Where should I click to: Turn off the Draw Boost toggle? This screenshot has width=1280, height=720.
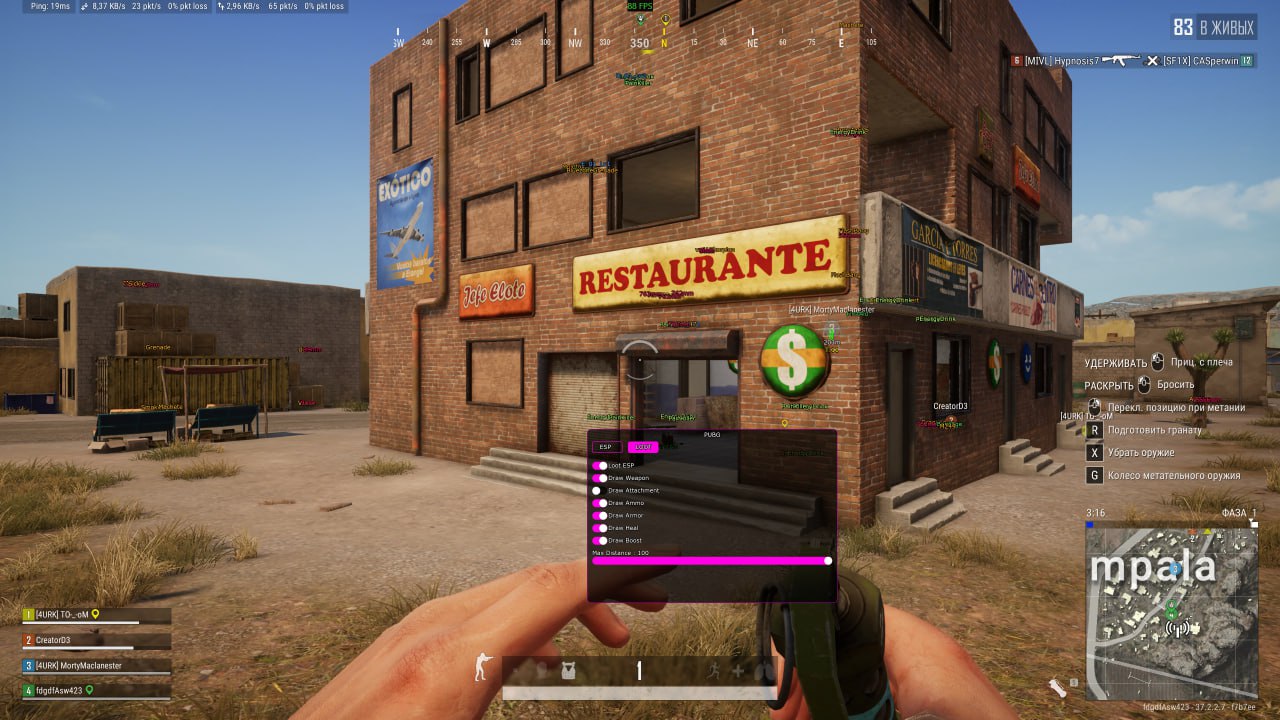(598, 541)
